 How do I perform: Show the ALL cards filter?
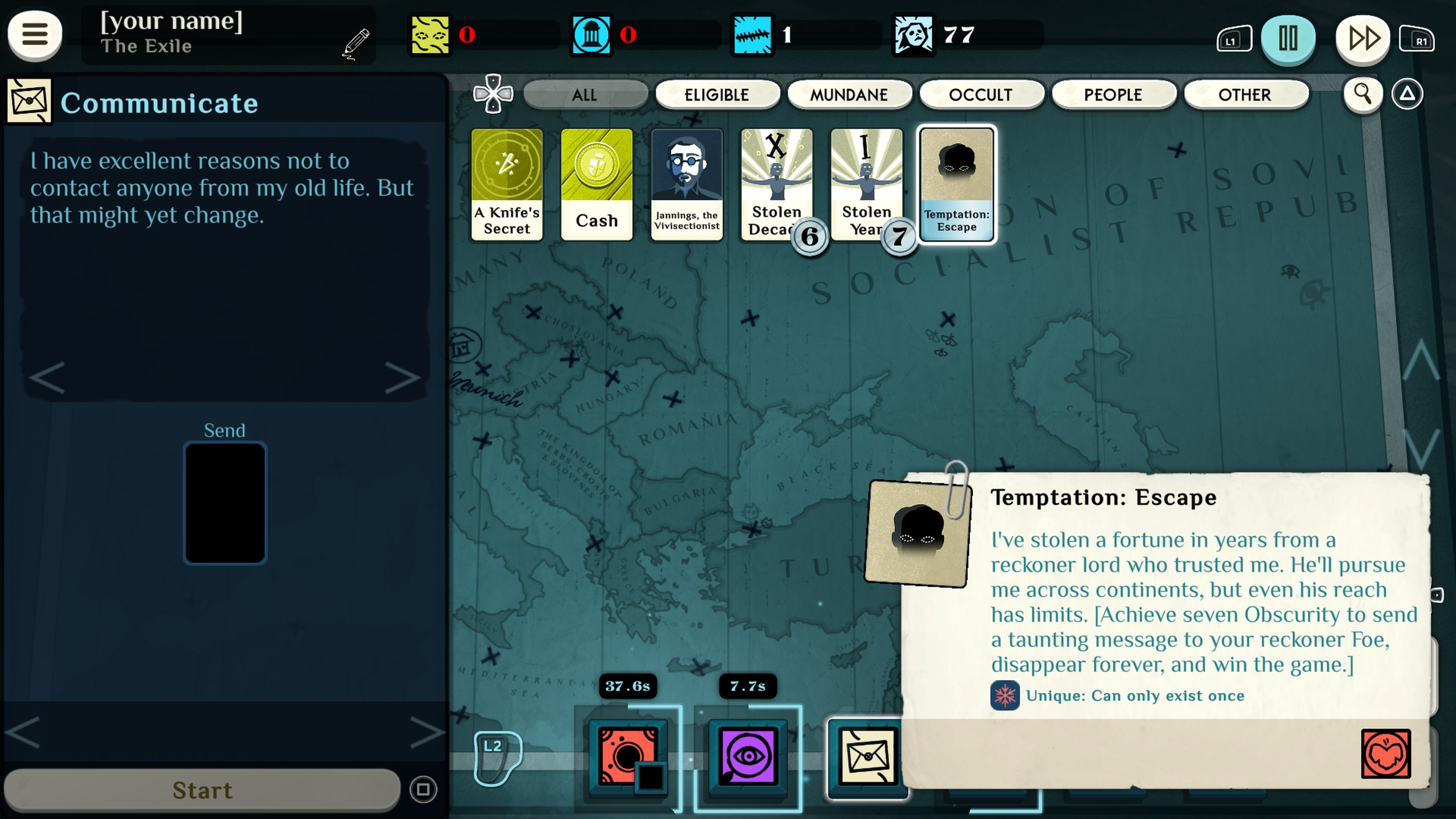(584, 95)
